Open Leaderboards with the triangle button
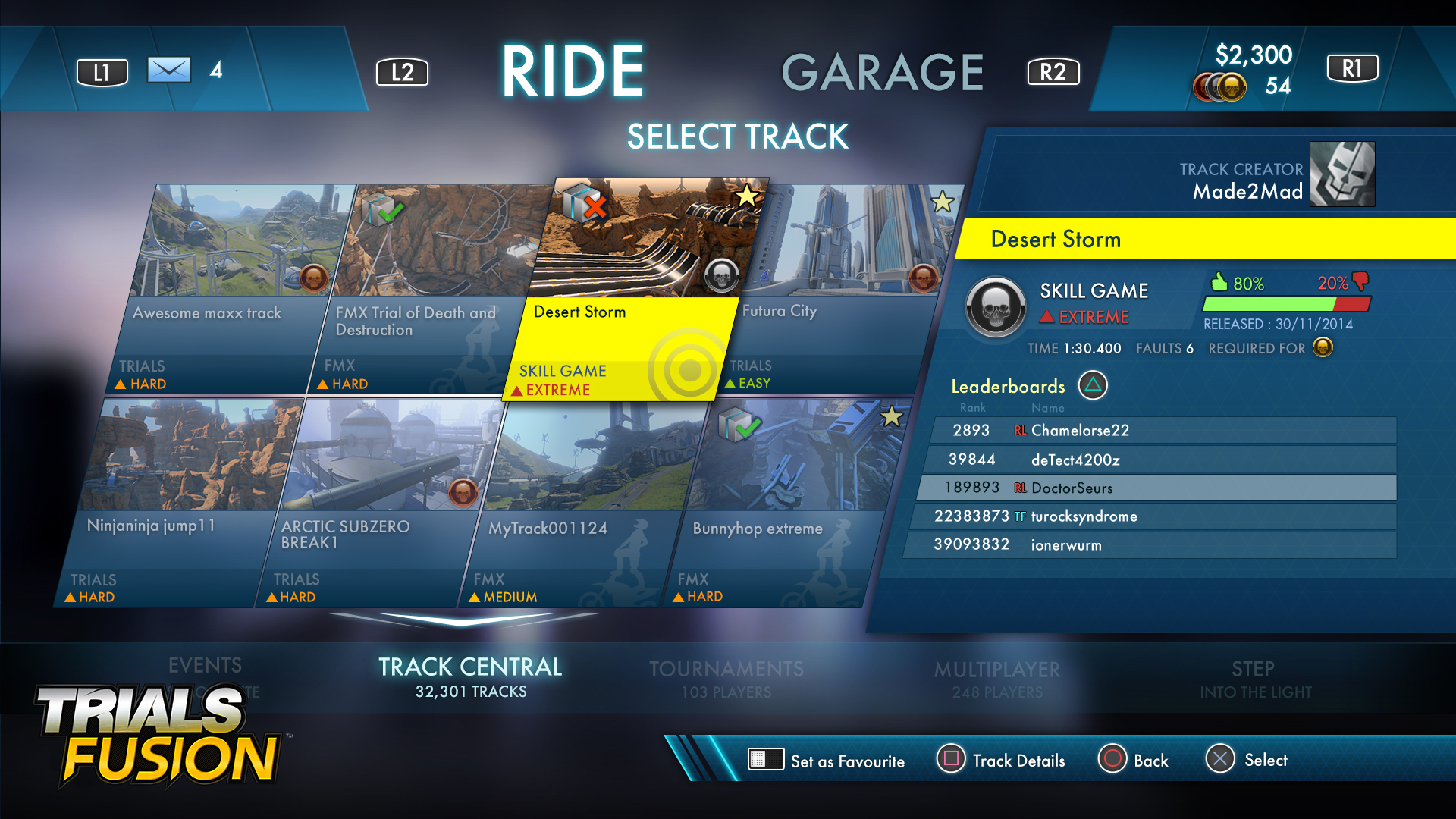The image size is (1456, 819). (1092, 386)
